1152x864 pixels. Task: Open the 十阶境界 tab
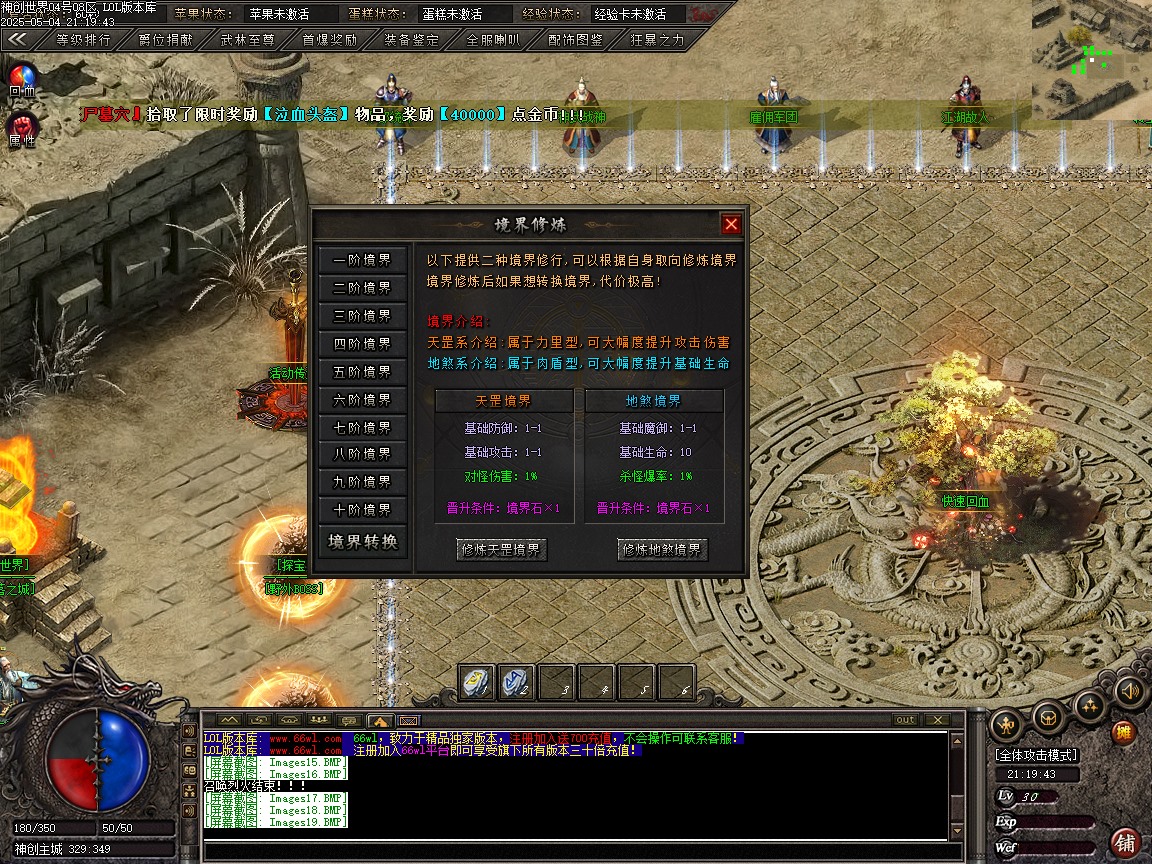click(x=363, y=510)
